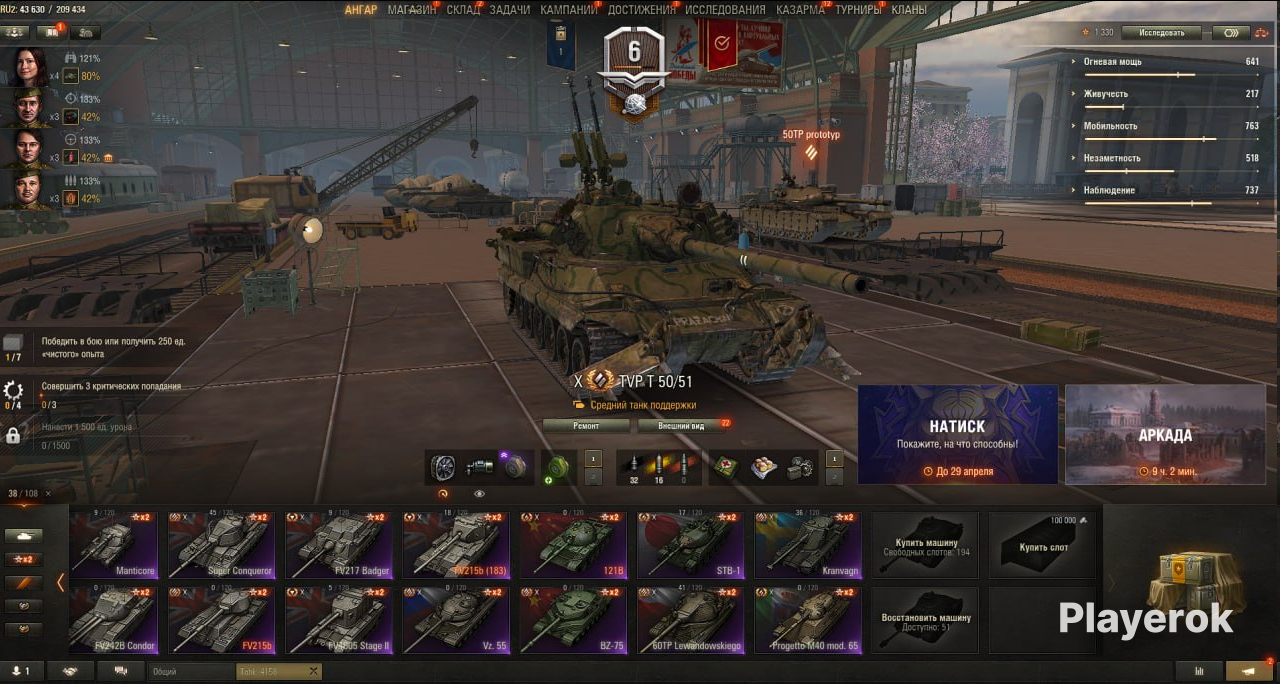Choose the Super Conqueror tank

pos(220,545)
